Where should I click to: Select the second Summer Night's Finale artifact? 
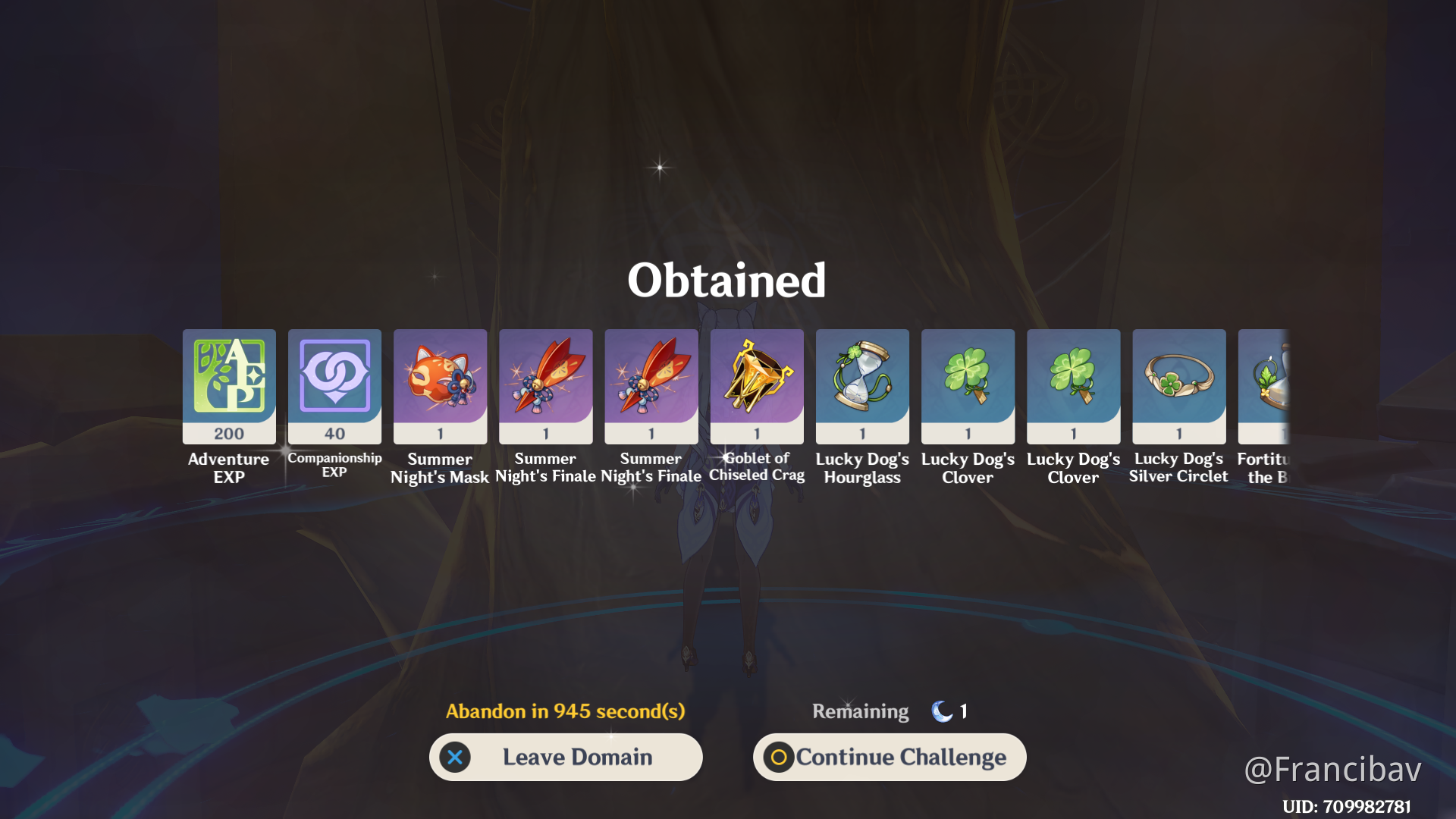651,387
